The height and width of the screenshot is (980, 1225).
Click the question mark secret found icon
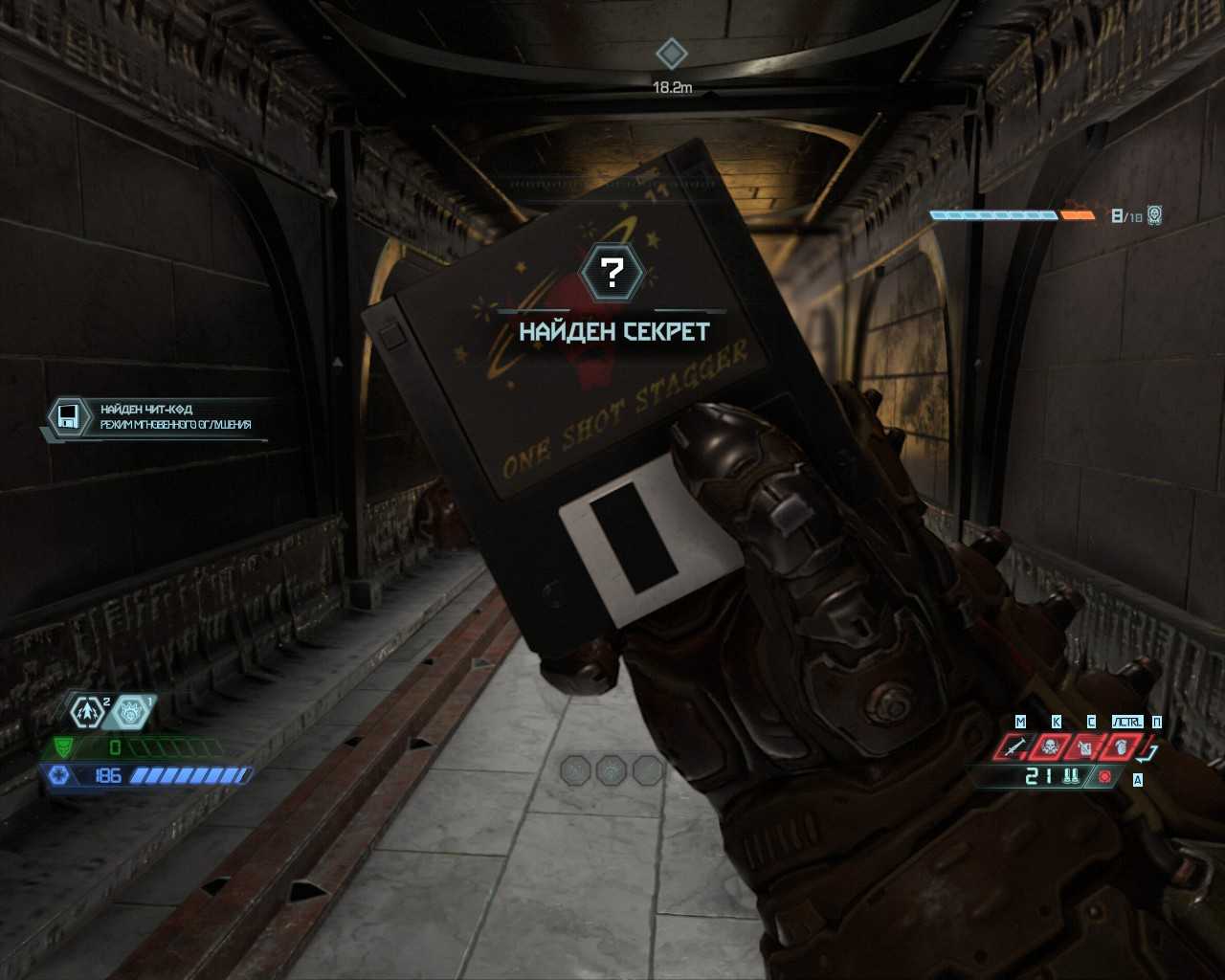click(x=612, y=273)
